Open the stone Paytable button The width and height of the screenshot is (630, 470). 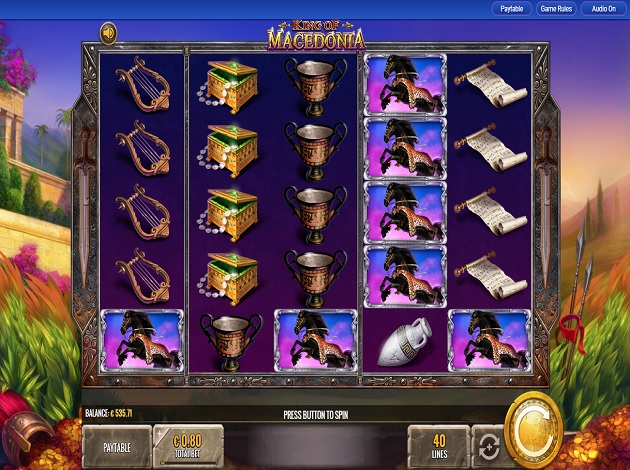click(116, 445)
